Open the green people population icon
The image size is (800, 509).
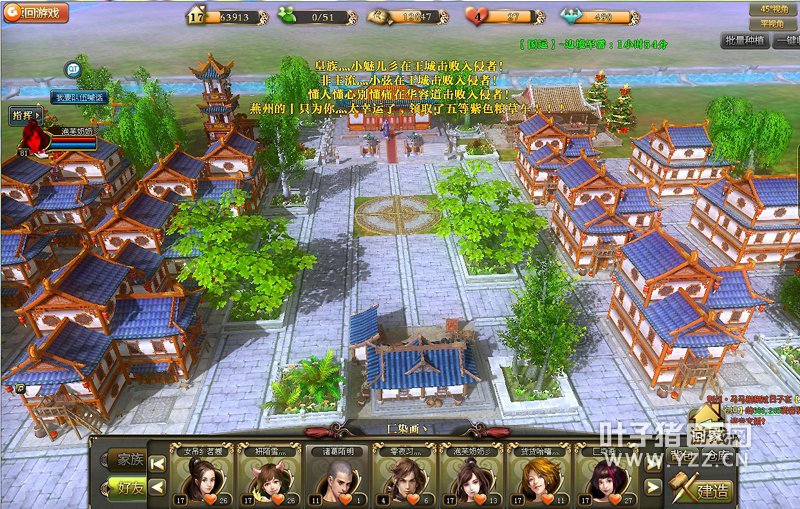287,16
